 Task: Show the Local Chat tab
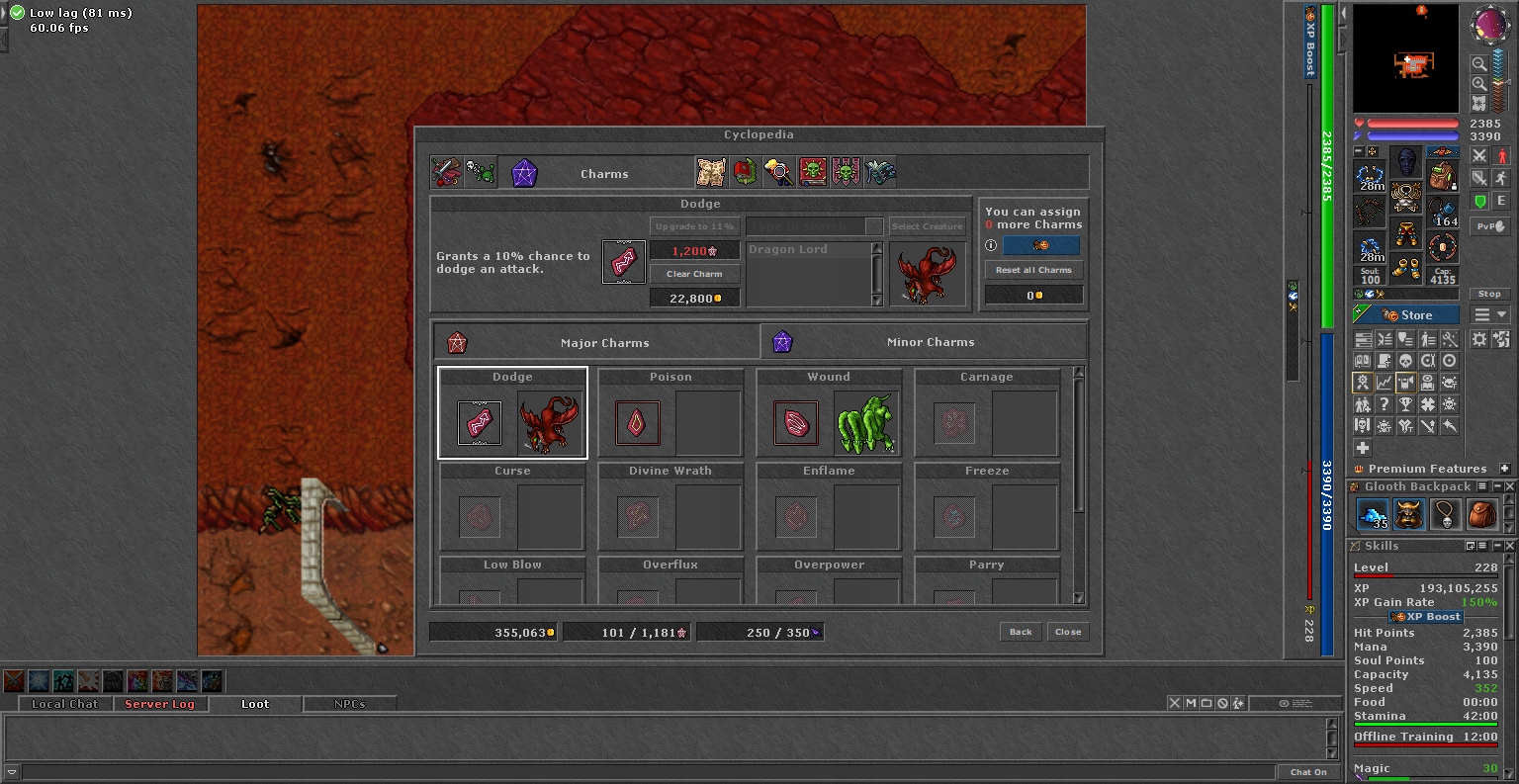[x=65, y=704]
